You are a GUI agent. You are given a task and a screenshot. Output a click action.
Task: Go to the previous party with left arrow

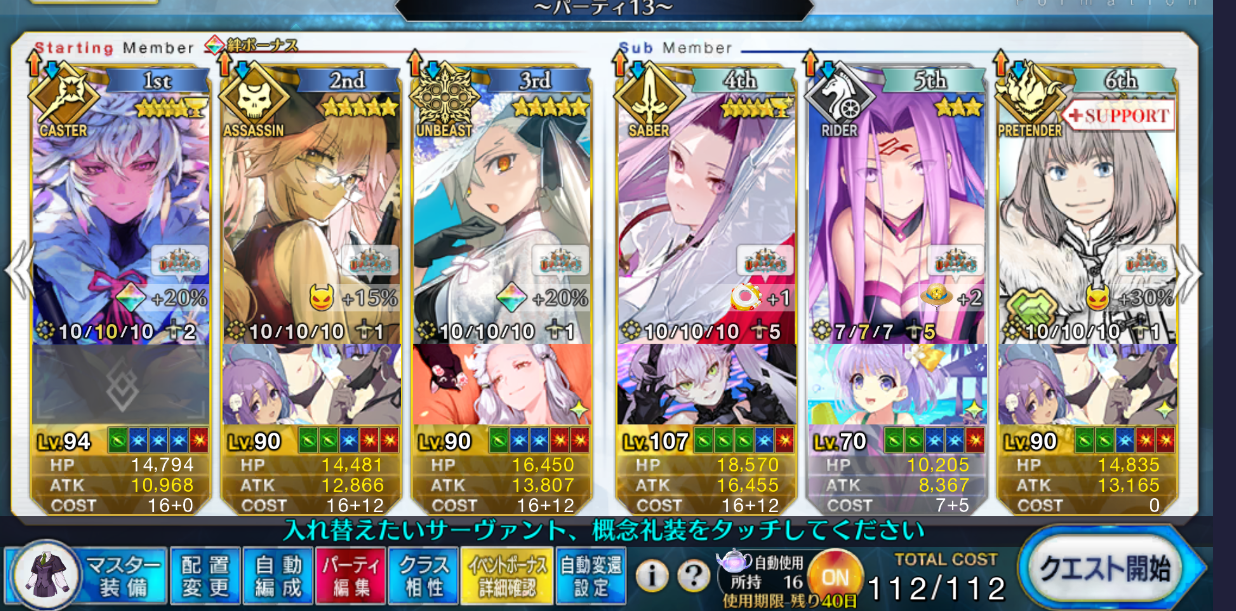[x=20, y=273]
